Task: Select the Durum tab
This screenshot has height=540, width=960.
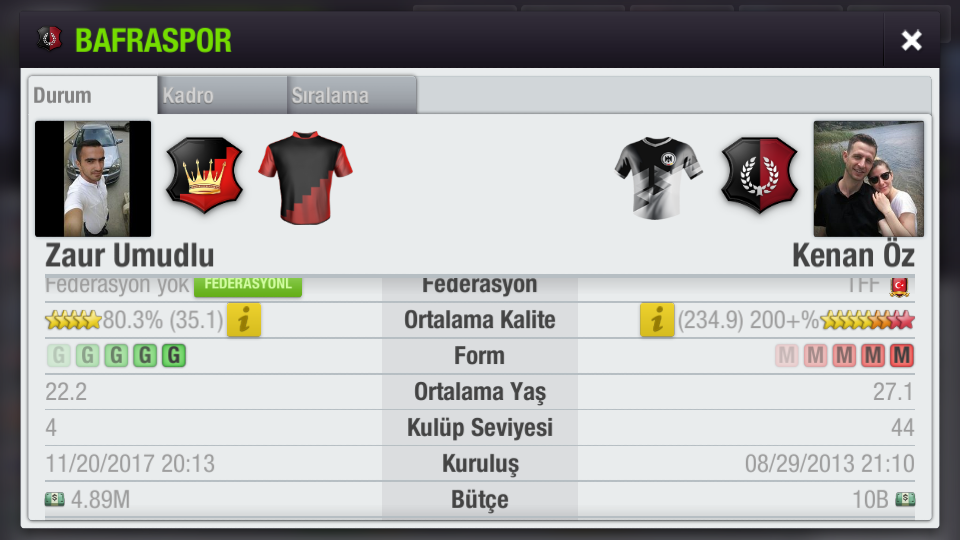Action: click(92, 96)
